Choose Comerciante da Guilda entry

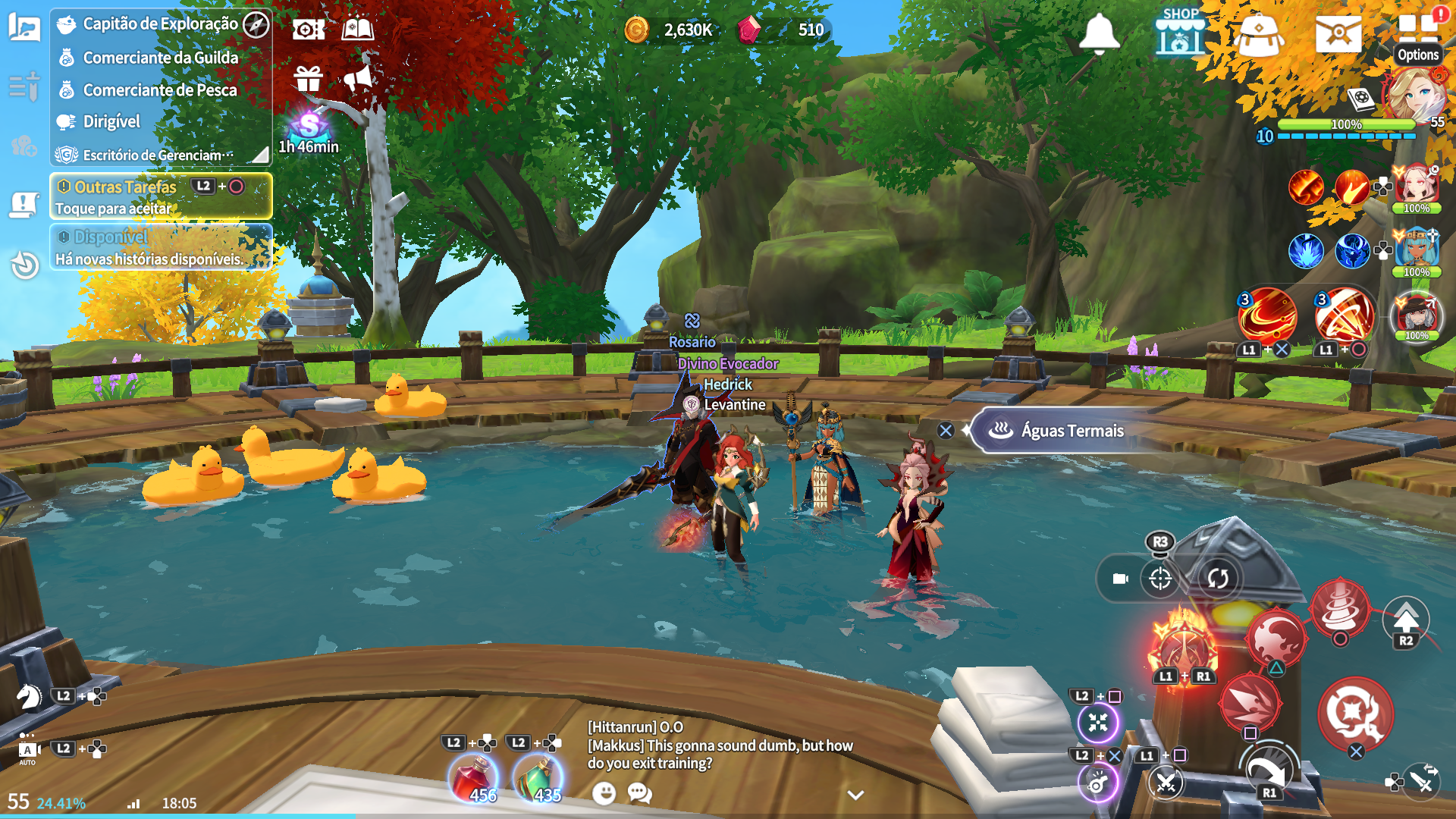pyautogui.click(x=160, y=58)
